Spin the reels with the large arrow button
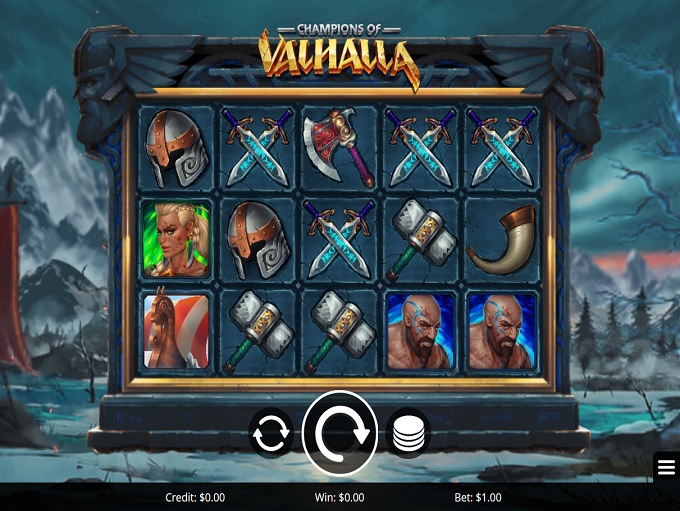 pyautogui.click(x=340, y=433)
